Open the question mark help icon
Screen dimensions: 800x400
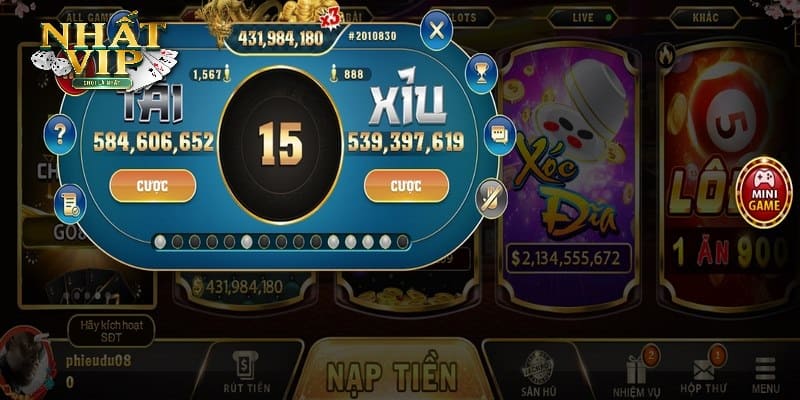click(61, 132)
